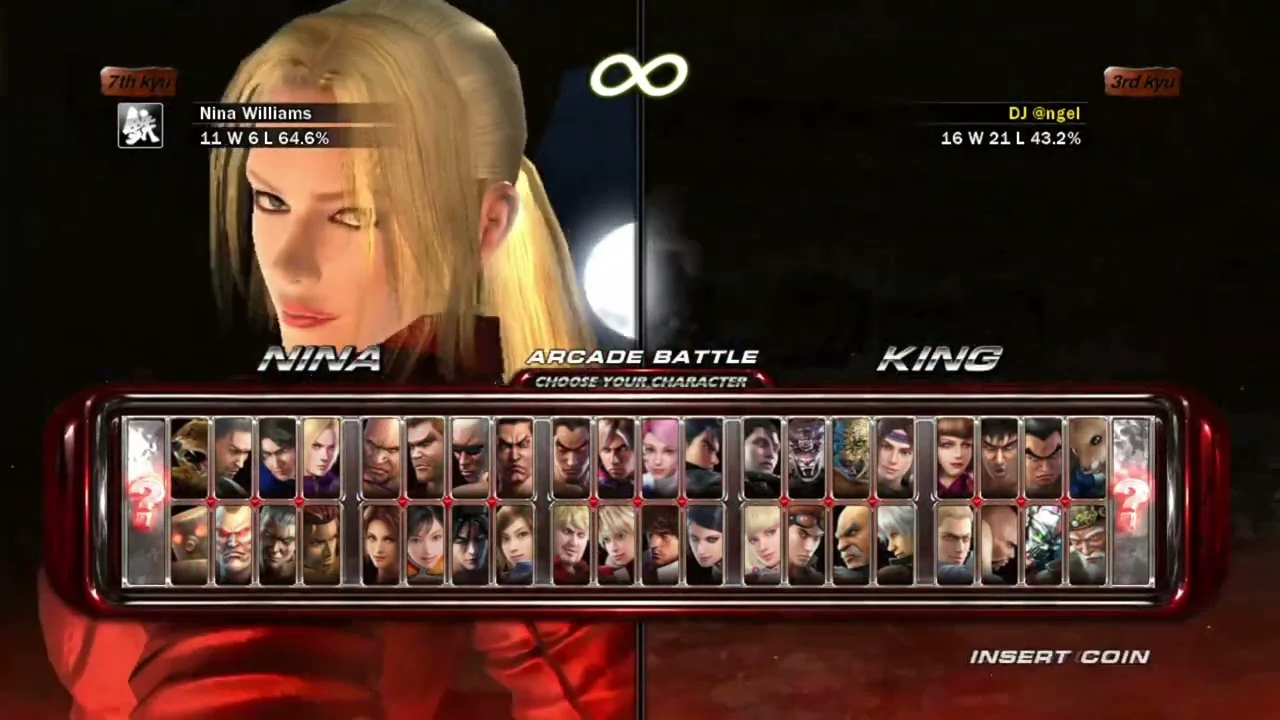Pick Nina's blonde portrait in purple outfit
The width and height of the screenshot is (1280, 720).
coord(322,458)
